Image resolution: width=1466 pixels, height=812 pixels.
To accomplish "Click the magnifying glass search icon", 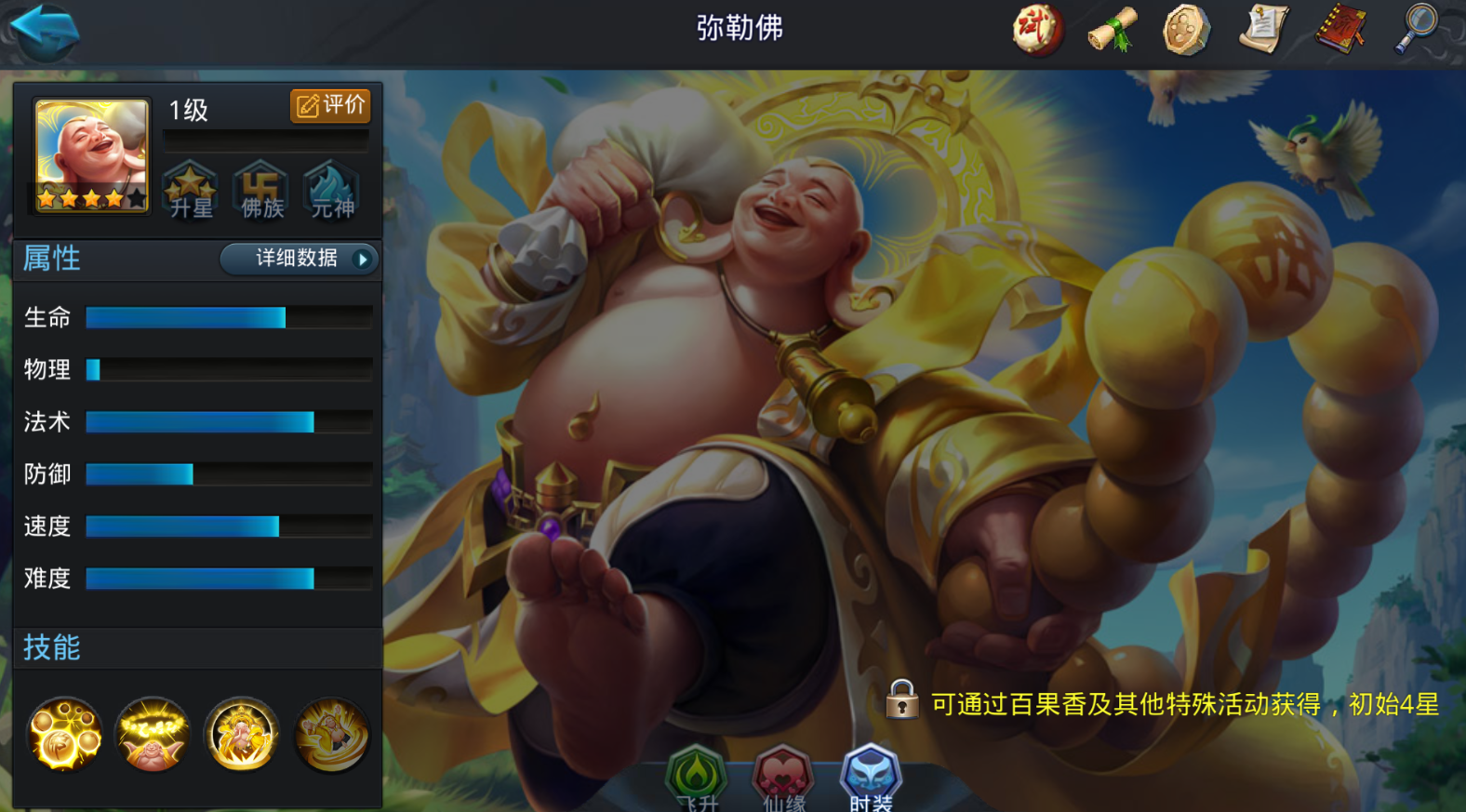I will [1417, 30].
